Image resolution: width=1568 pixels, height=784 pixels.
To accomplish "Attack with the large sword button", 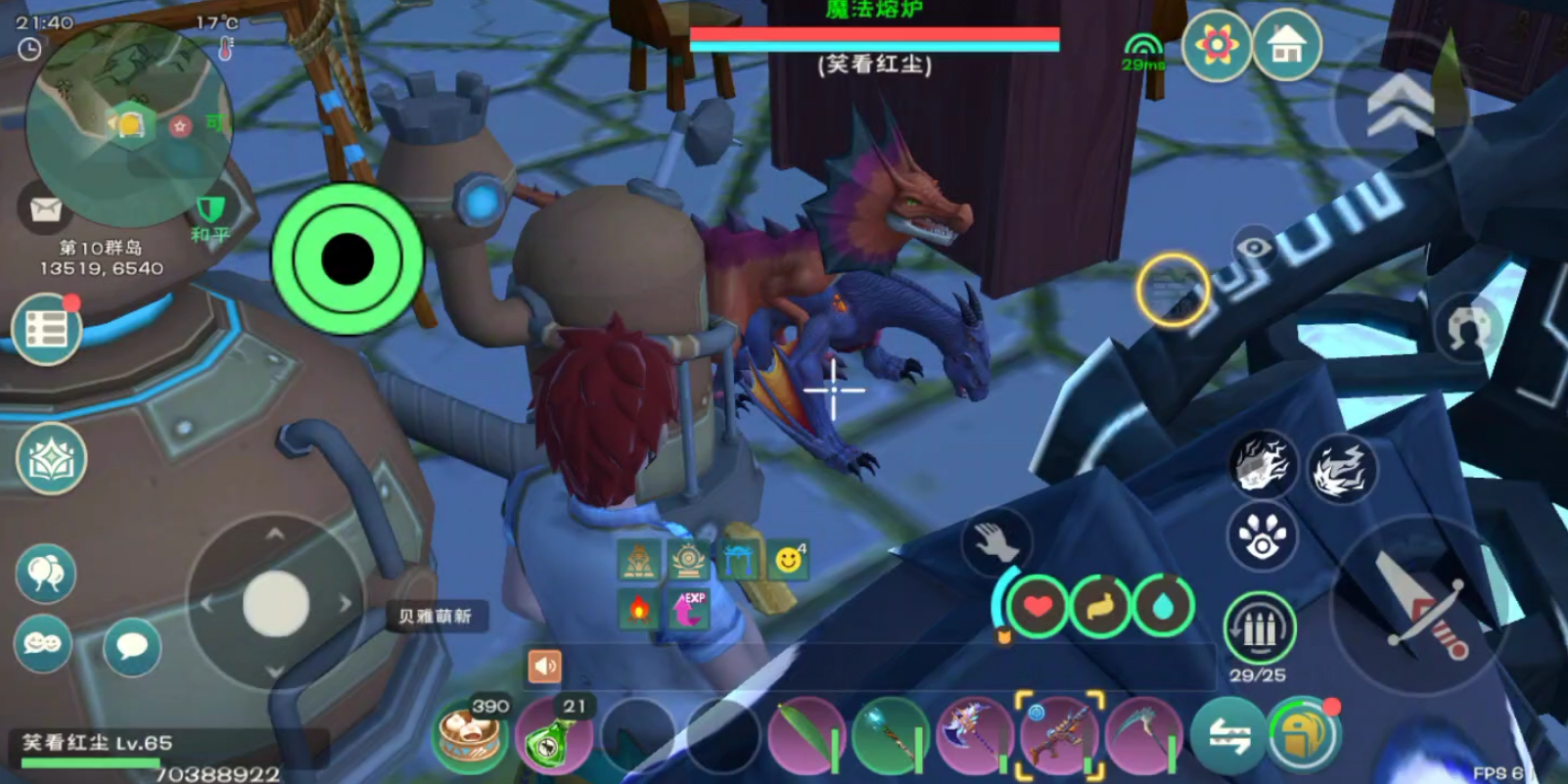I will click(1415, 604).
